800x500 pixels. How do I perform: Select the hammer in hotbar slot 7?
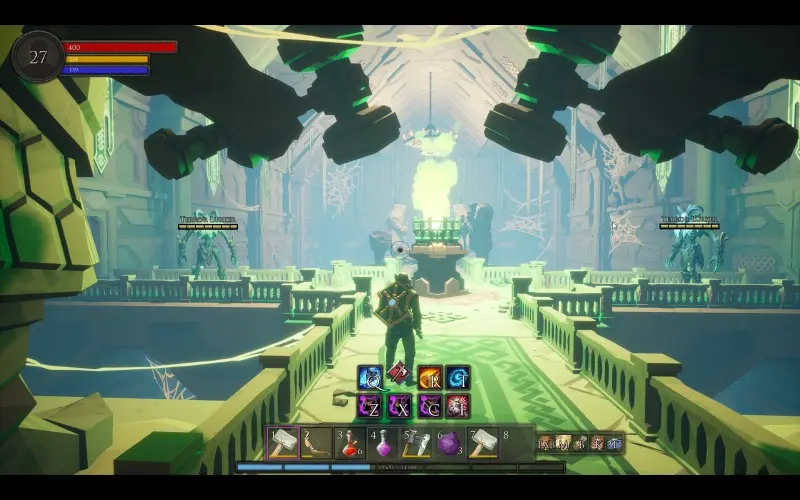[x=484, y=442]
